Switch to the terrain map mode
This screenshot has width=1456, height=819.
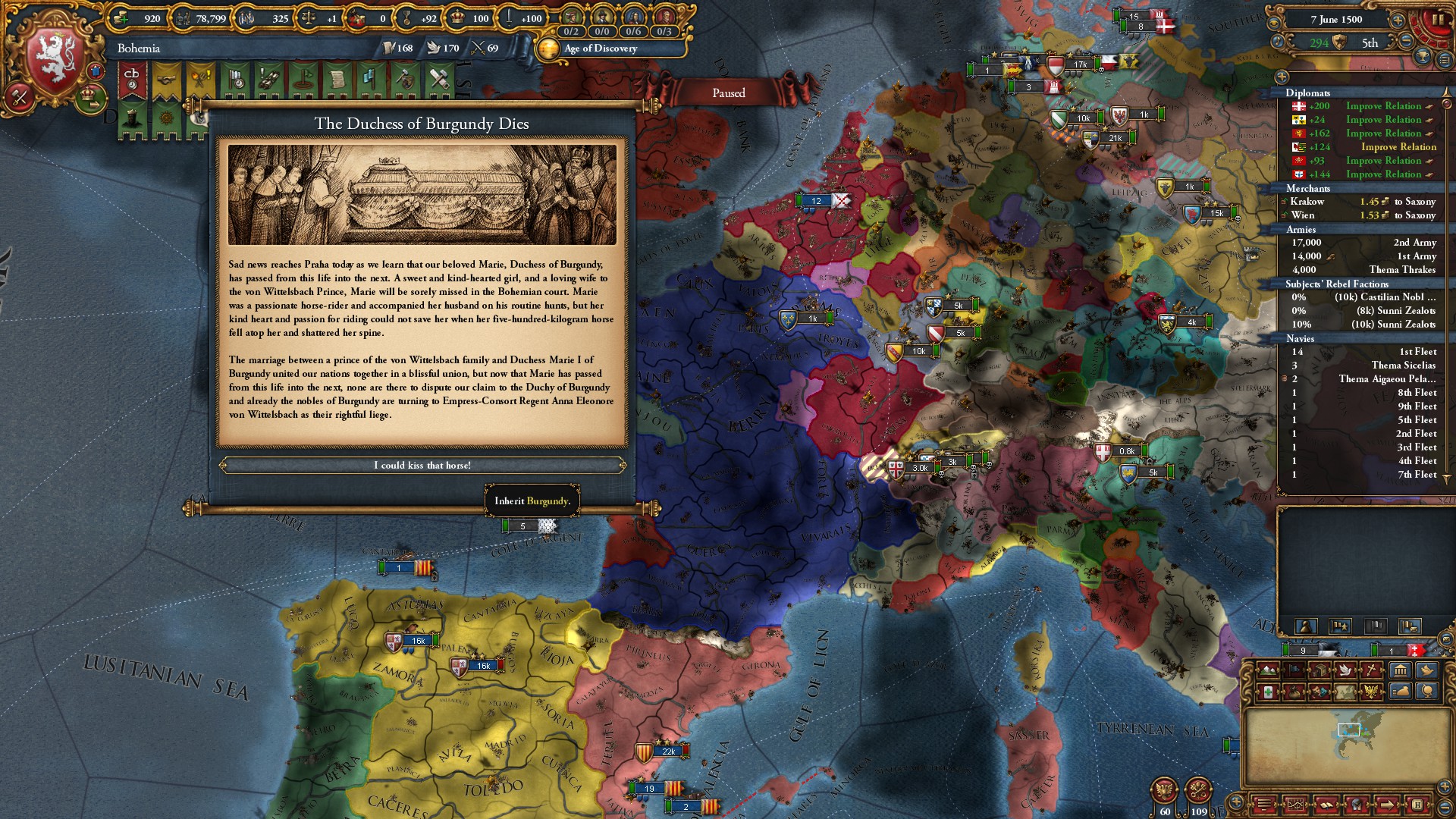[x=1267, y=670]
